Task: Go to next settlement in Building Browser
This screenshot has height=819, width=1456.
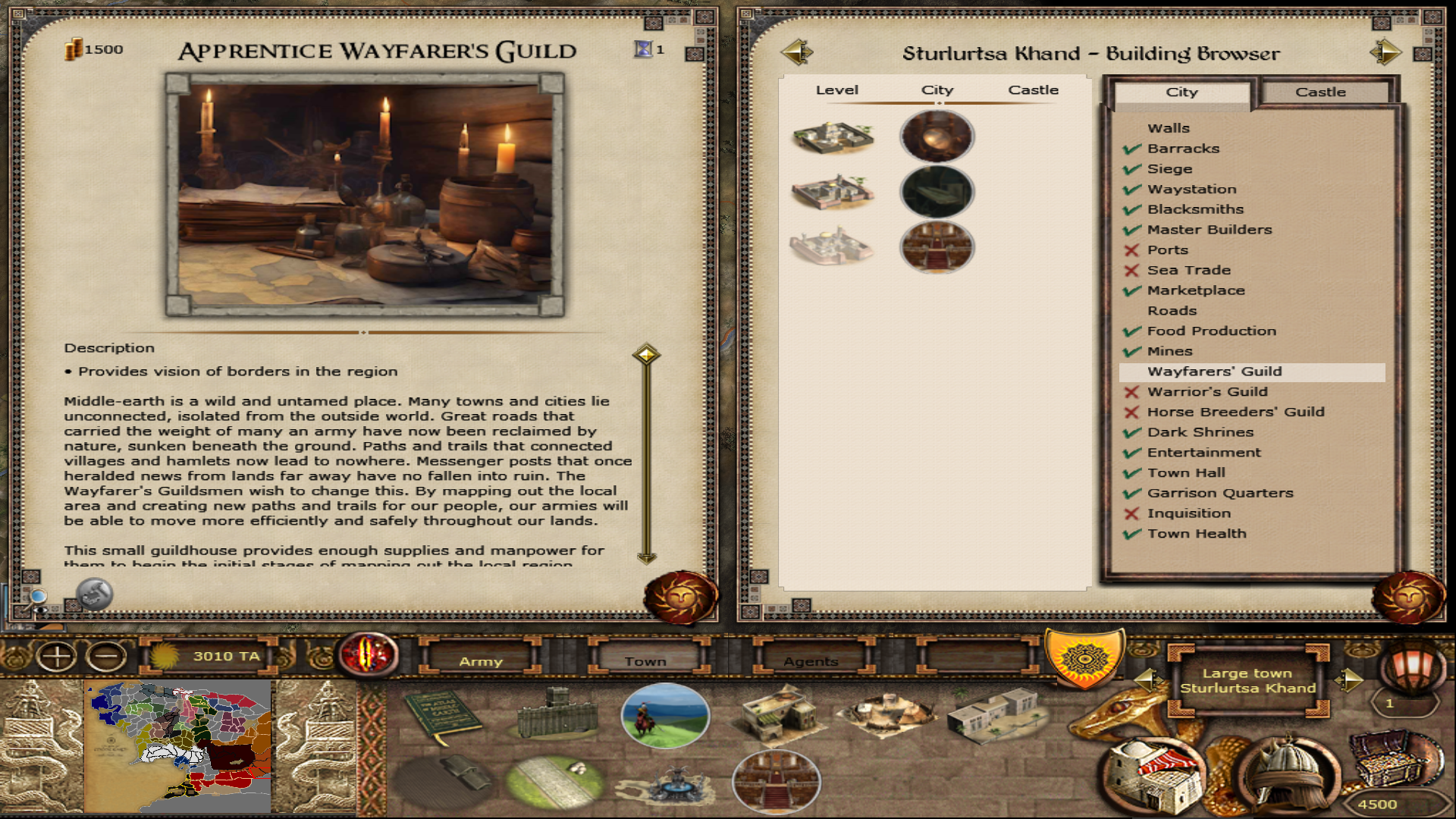Action: [1385, 52]
